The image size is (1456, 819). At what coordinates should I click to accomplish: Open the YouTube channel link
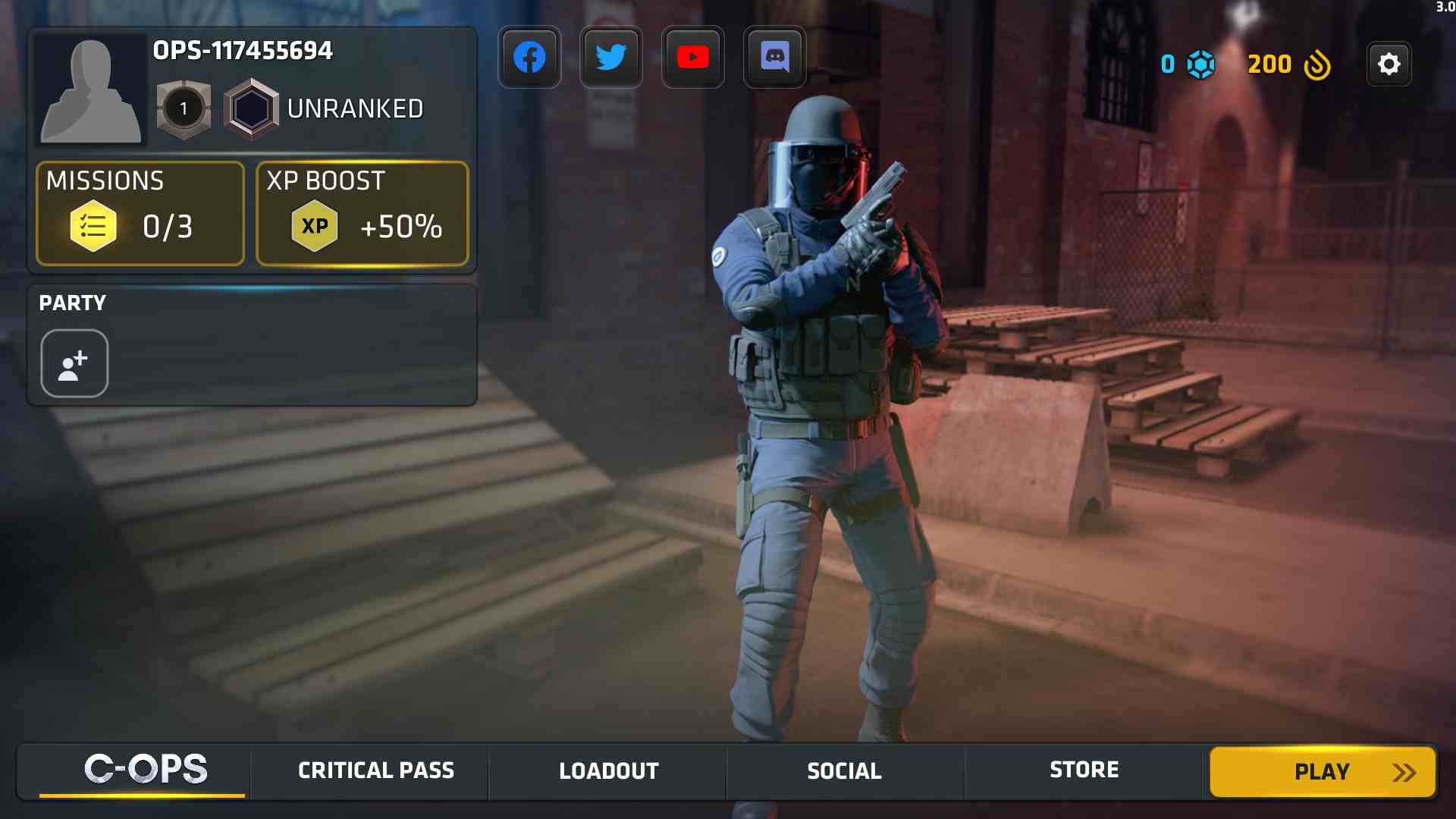click(693, 57)
